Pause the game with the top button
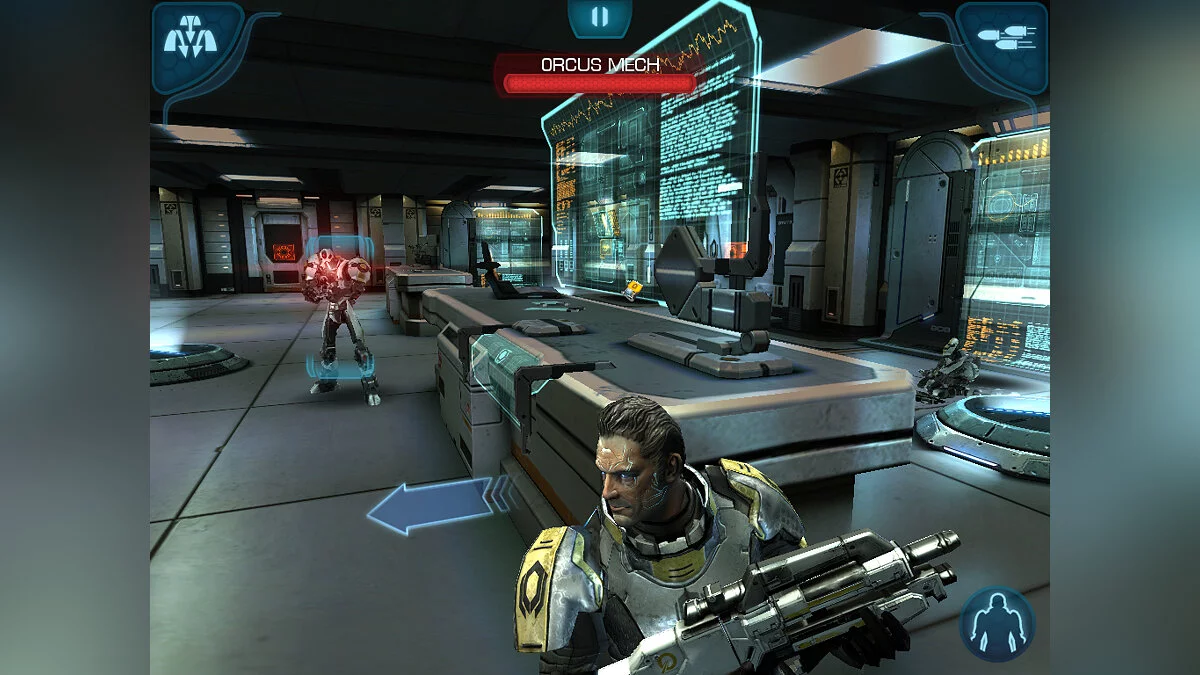 (599, 17)
